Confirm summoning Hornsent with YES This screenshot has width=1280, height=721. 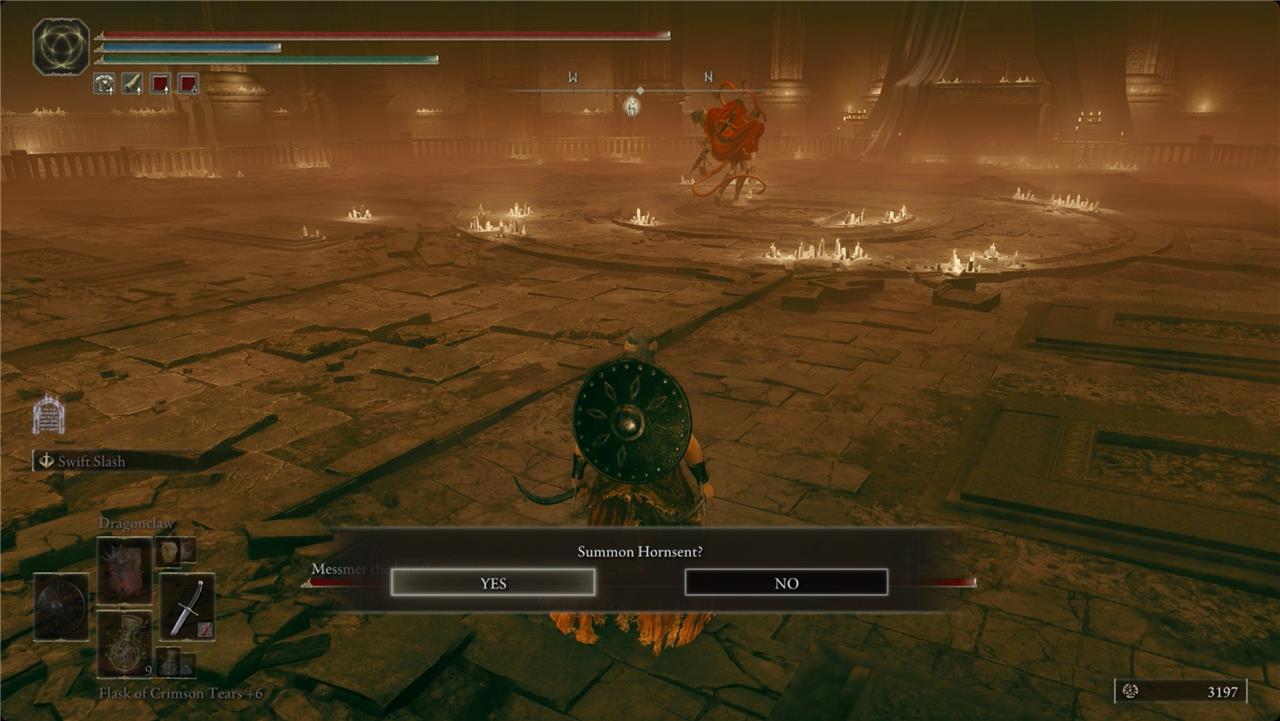pyautogui.click(x=493, y=582)
